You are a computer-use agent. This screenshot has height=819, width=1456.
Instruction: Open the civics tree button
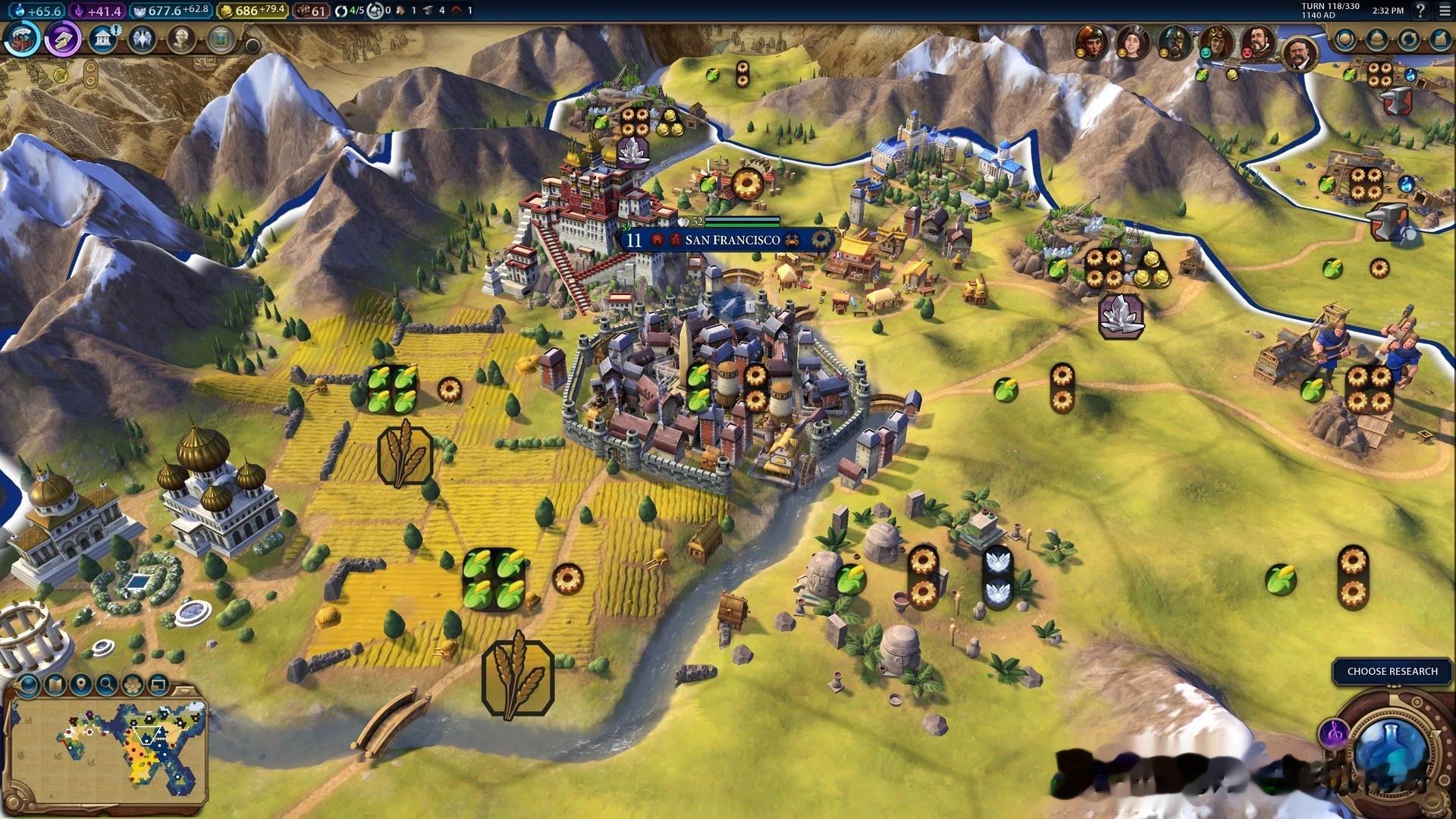coord(63,39)
